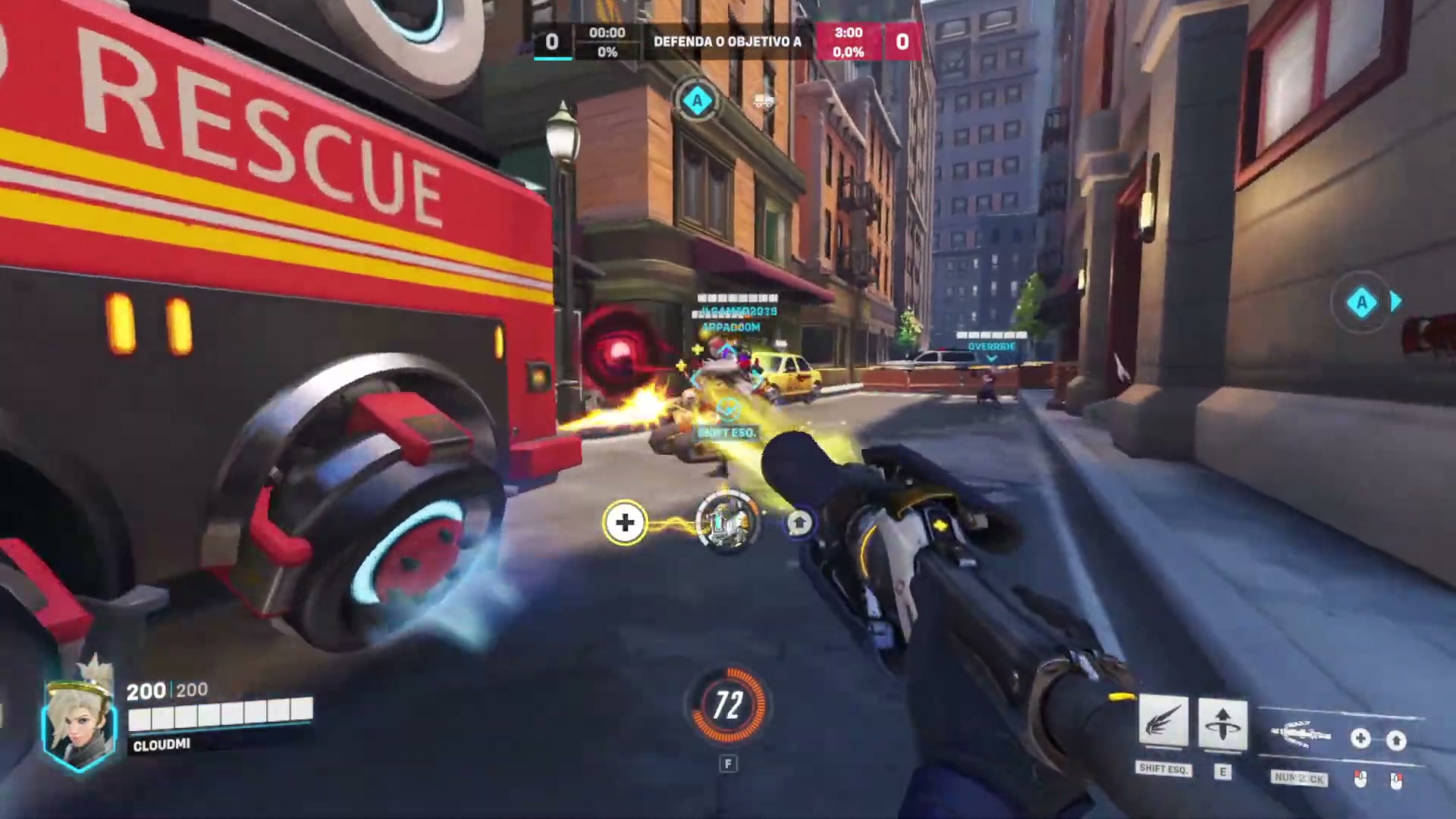Click the arrow chevron beside the A waypoint
This screenshot has width=1456, height=819.
(x=1398, y=303)
